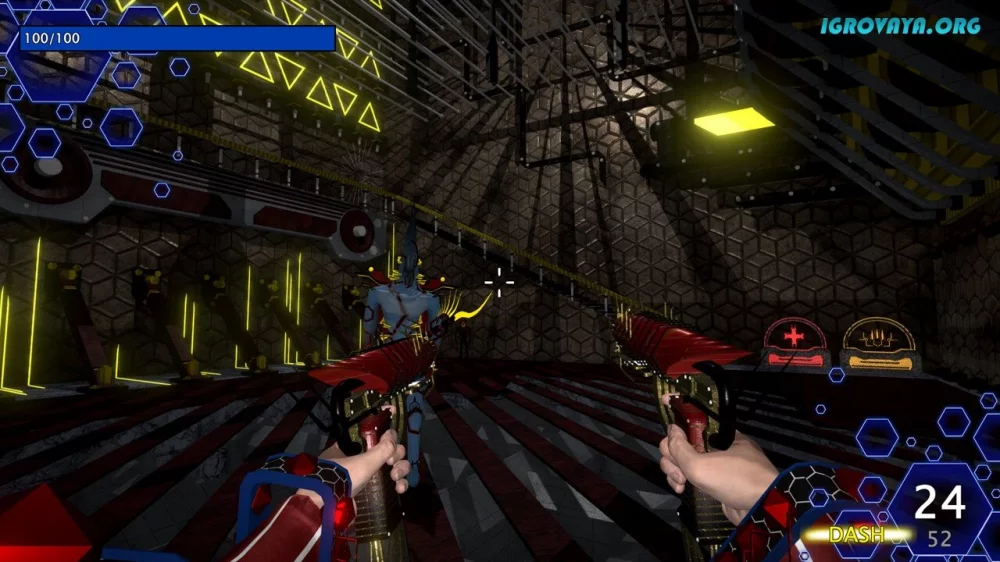Activate the DASH ability indicator

click(856, 535)
